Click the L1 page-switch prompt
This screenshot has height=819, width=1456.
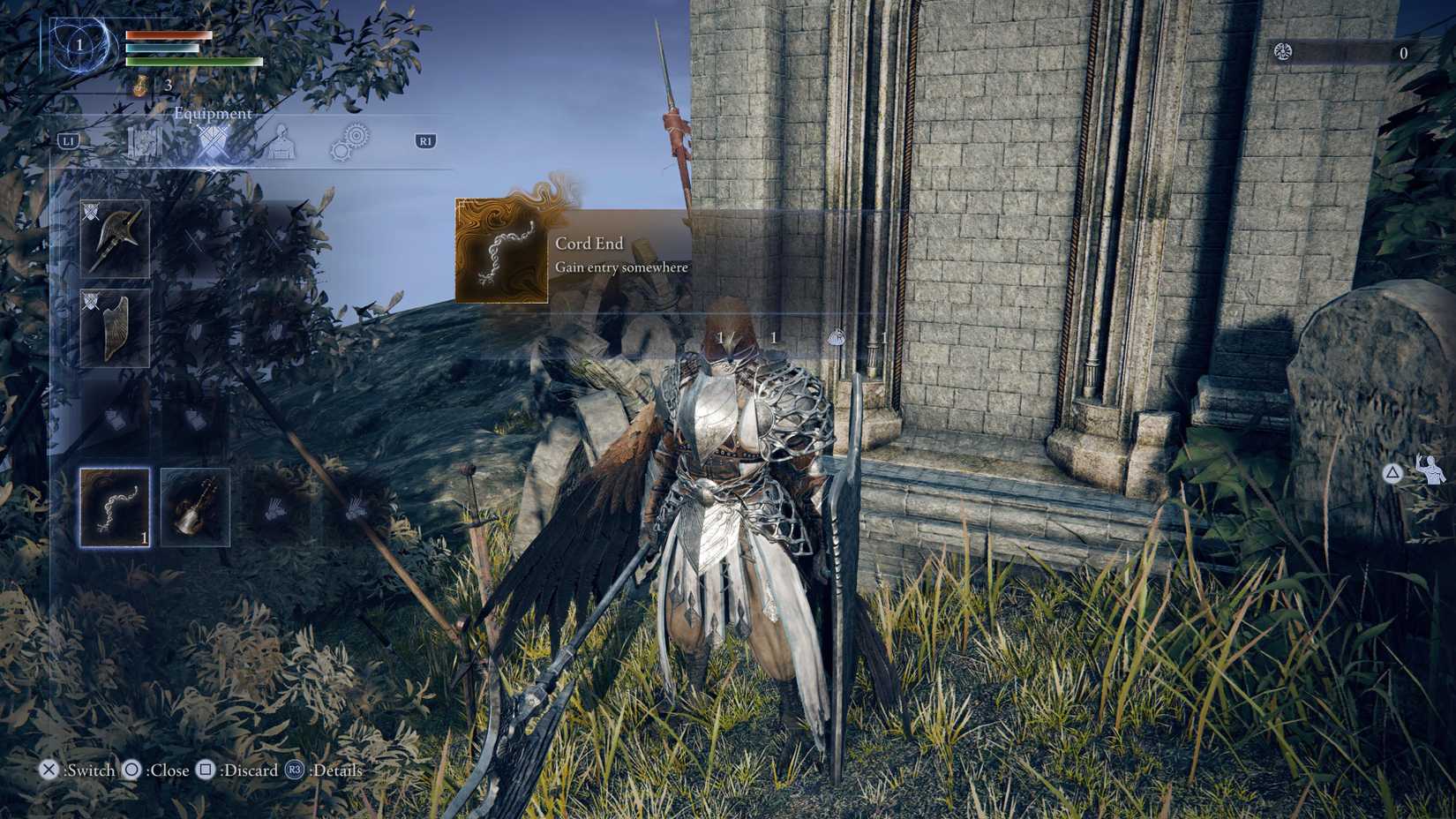70,139
